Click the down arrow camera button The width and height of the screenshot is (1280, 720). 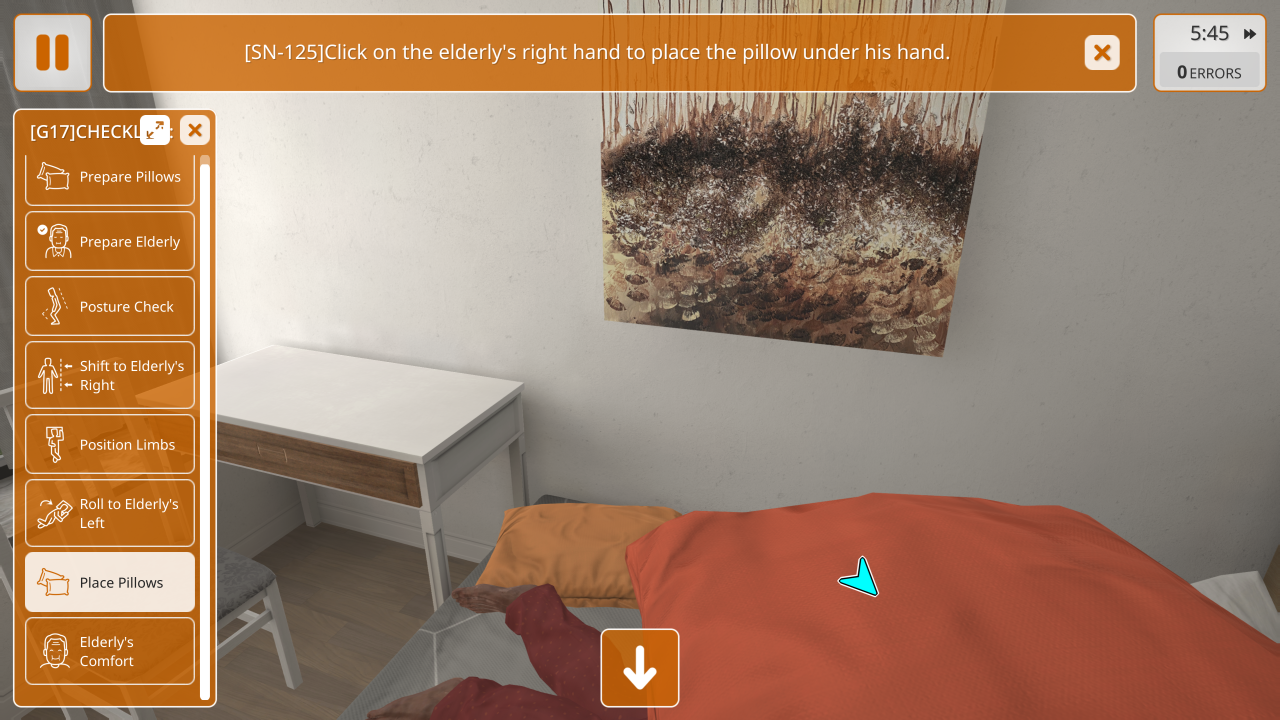(640, 668)
